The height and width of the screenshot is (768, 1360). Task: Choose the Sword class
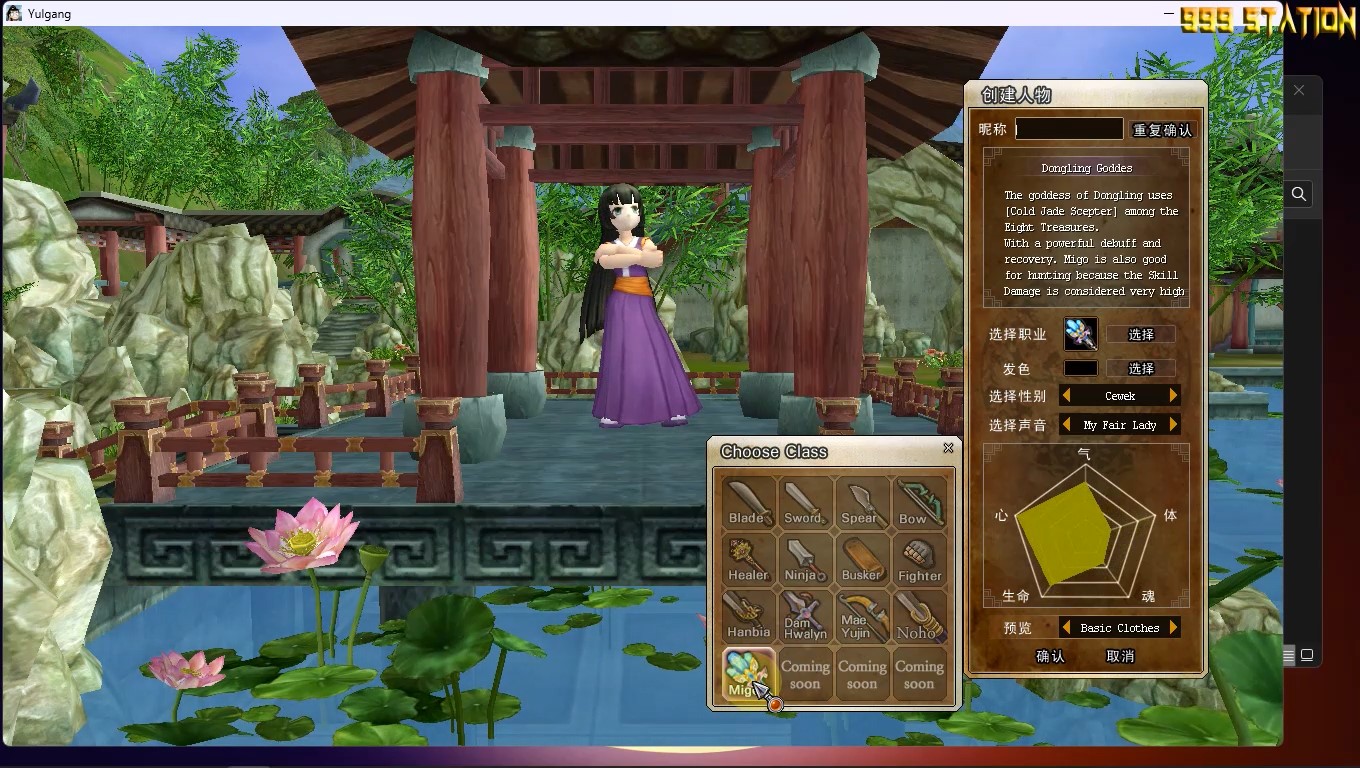coord(805,502)
